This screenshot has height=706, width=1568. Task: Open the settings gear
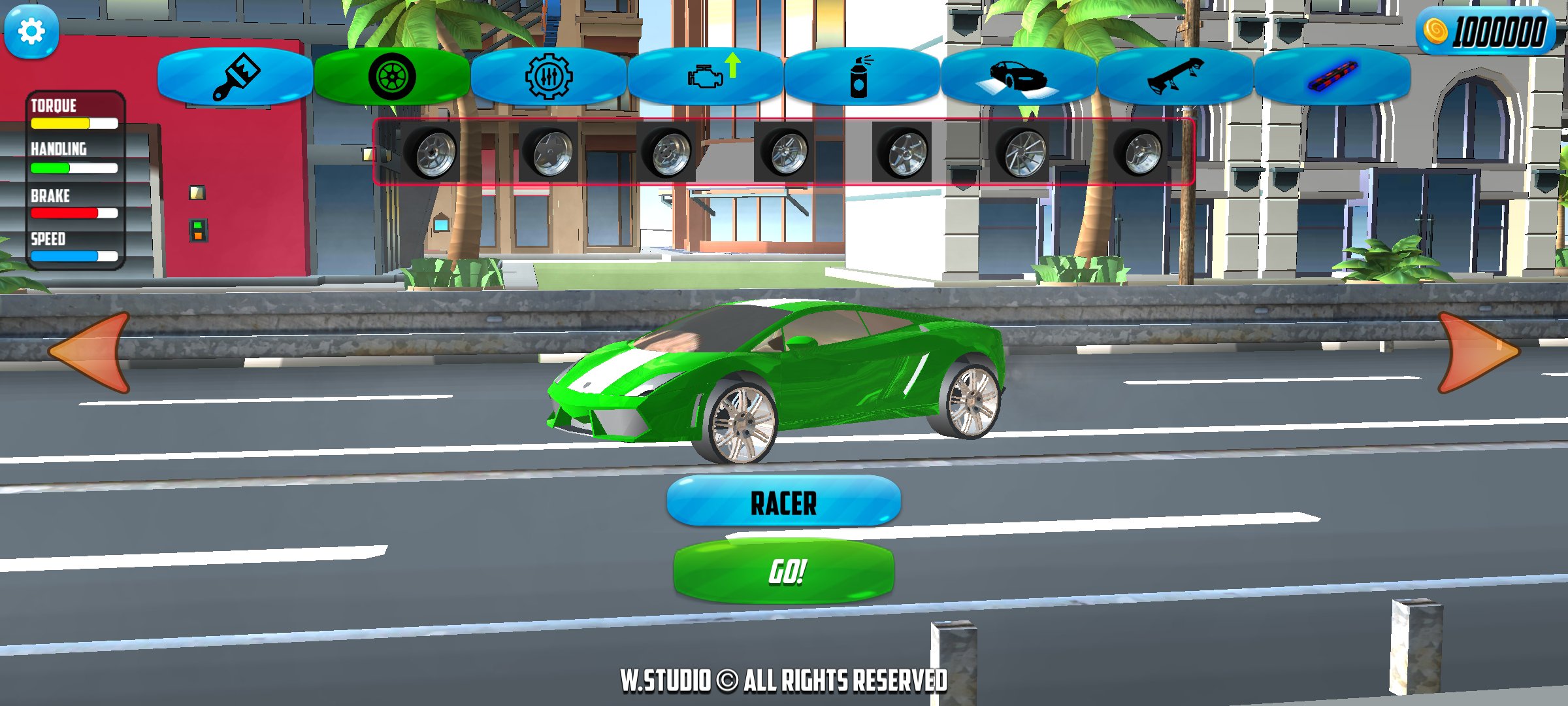31,31
